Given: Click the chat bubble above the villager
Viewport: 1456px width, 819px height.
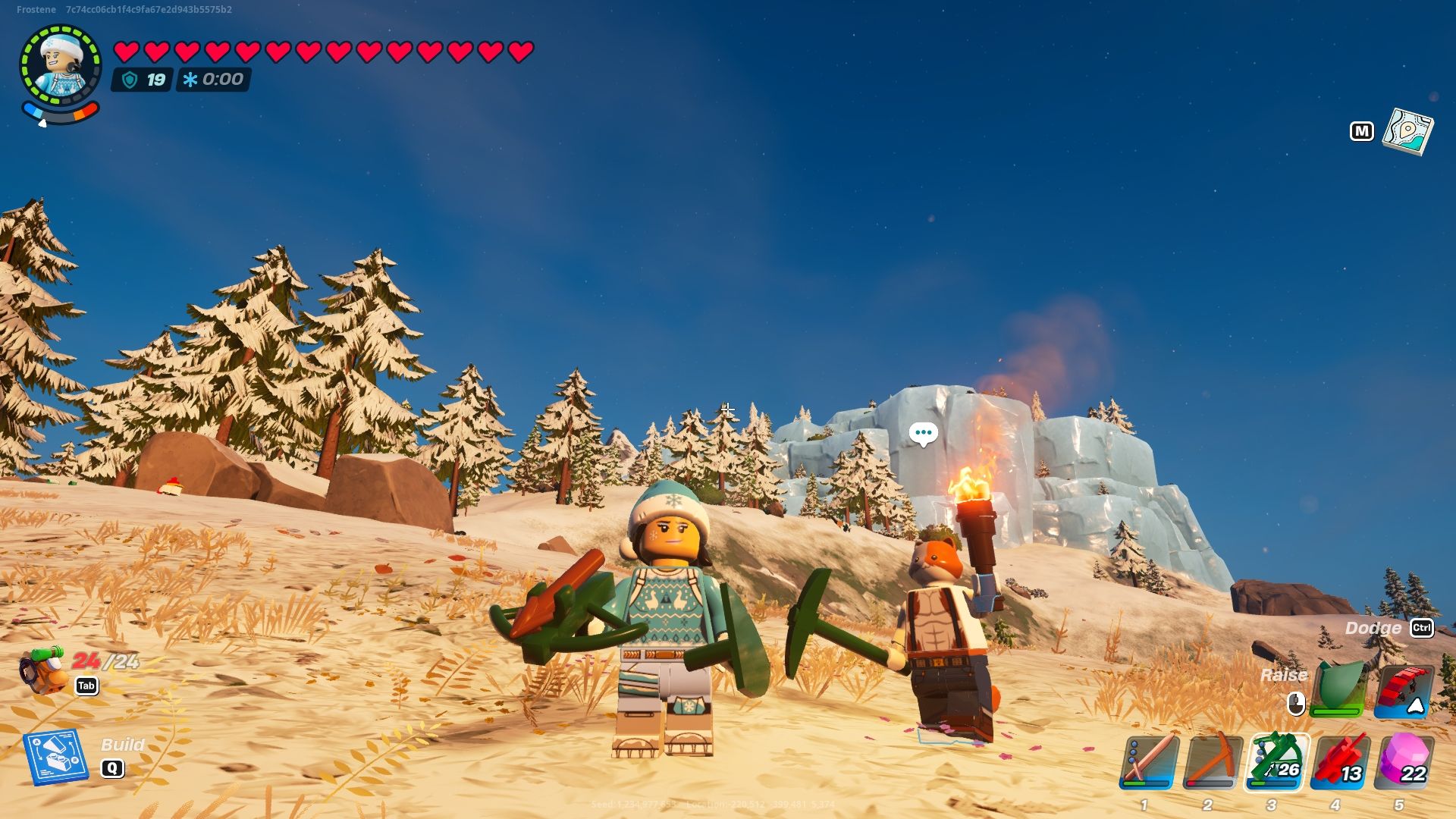Looking at the screenshot, I should coord(923,433).
